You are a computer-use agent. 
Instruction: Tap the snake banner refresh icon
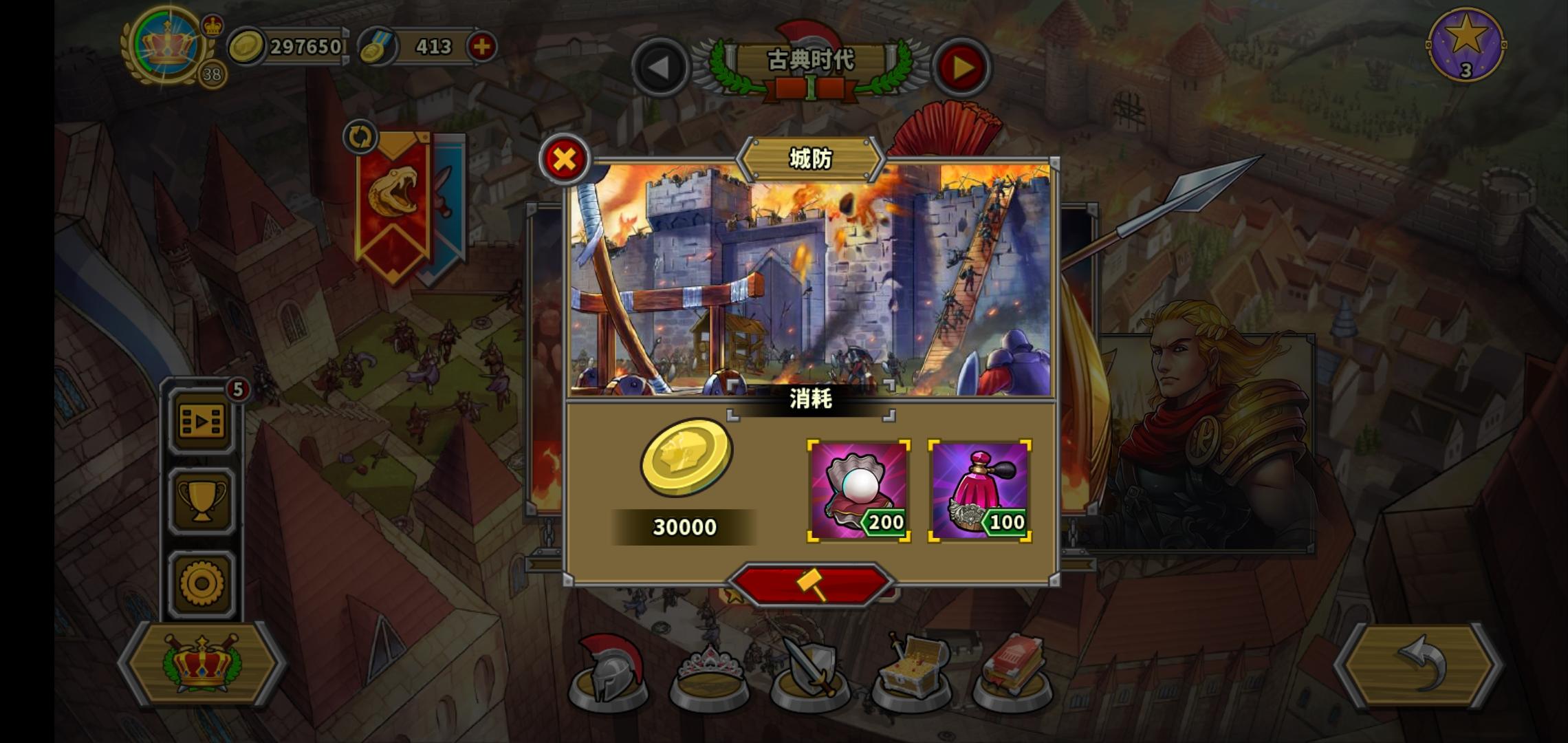[360, 138]
